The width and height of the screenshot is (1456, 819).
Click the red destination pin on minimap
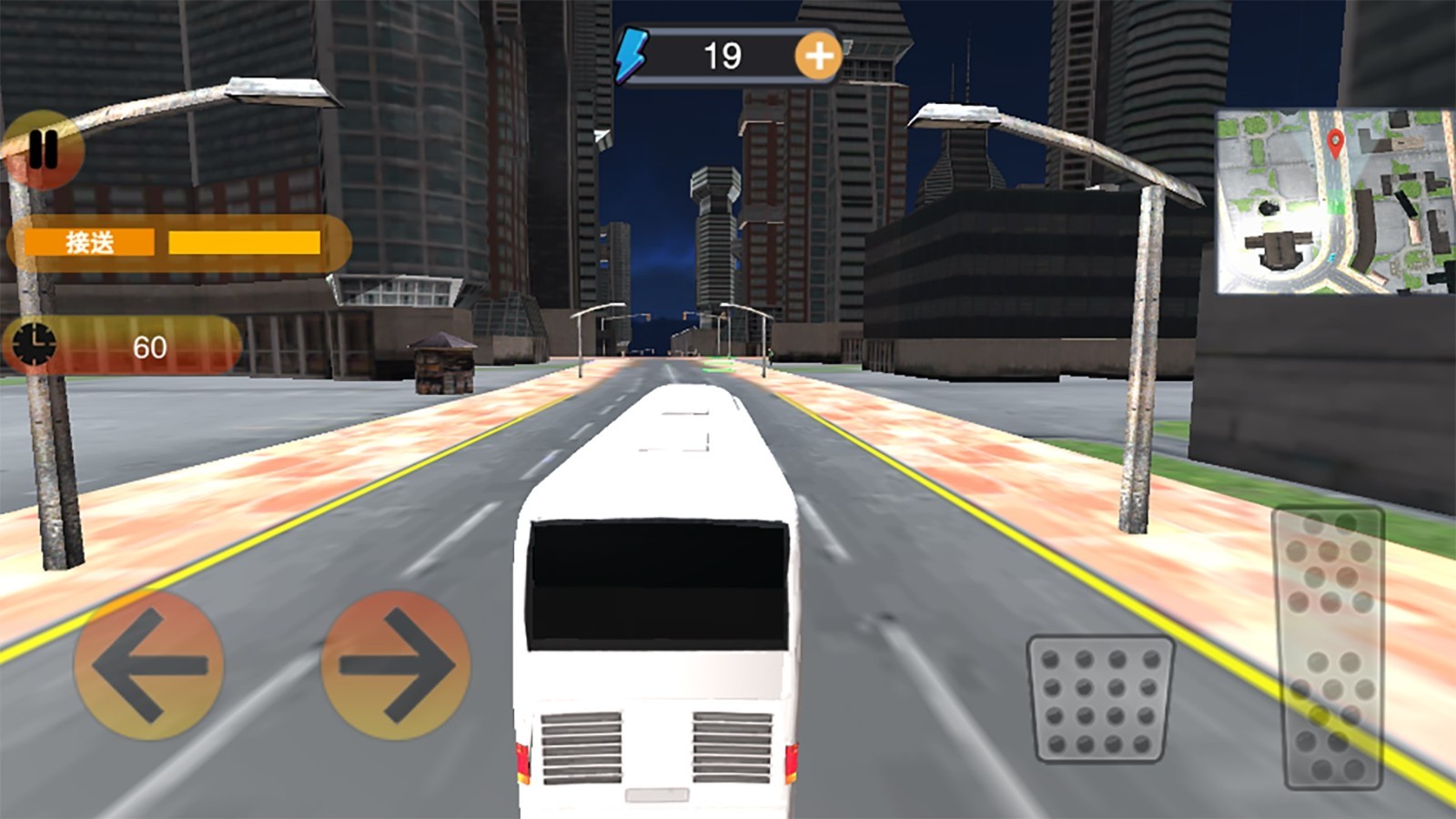tap(1335, 143)
